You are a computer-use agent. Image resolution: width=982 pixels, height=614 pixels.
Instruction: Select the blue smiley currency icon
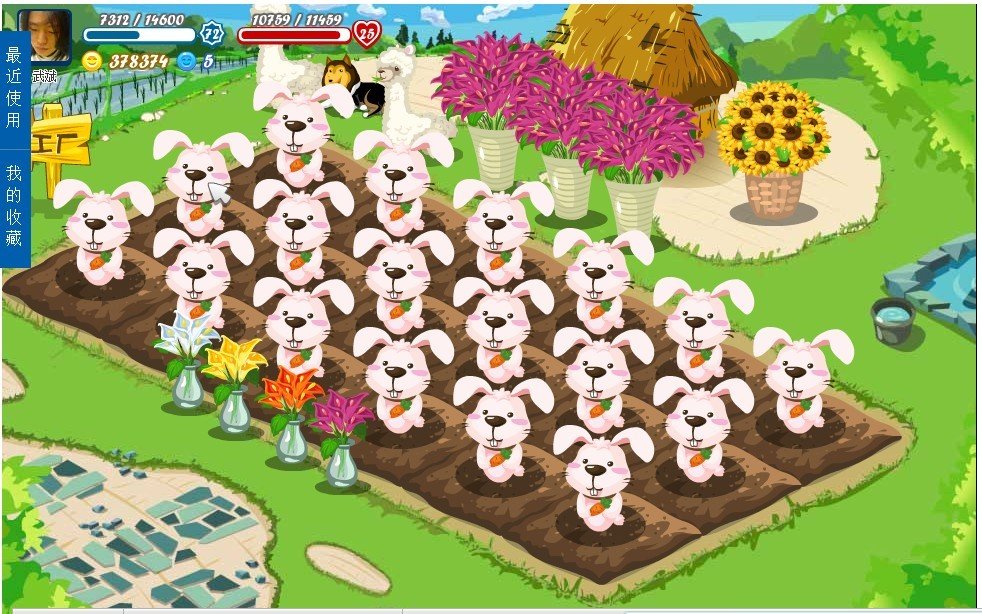coord(185,60)
